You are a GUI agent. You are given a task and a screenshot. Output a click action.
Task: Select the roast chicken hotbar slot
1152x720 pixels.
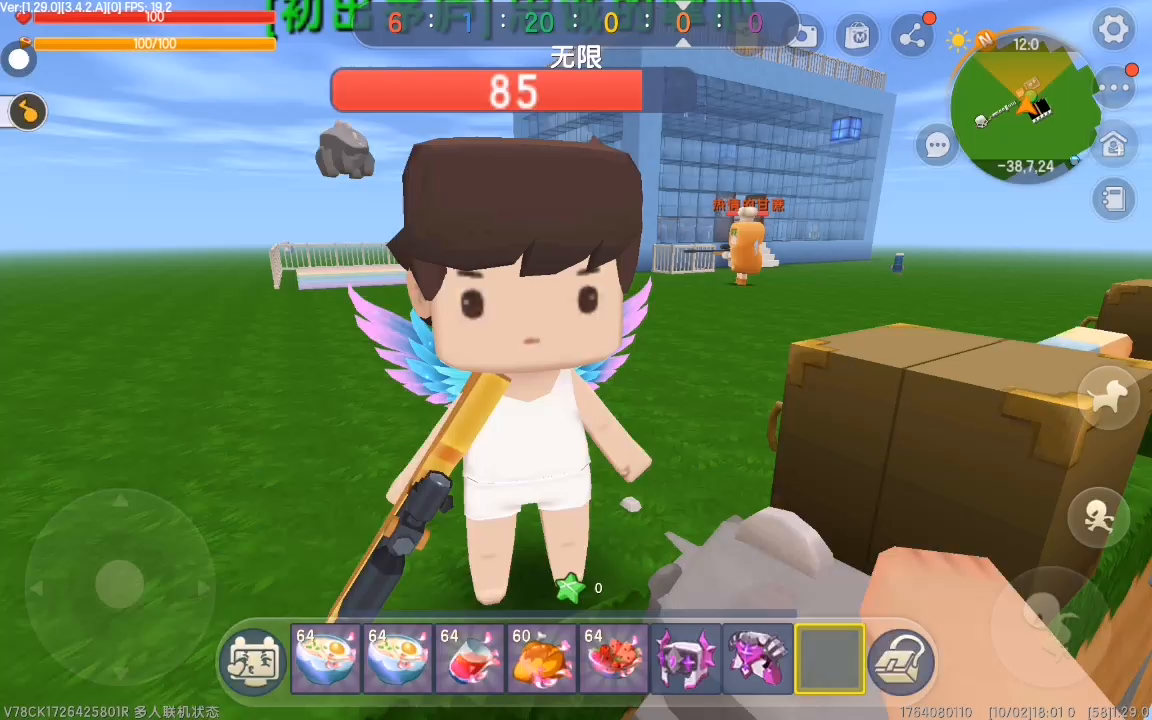pyautogui.click(x=541, y=659)
